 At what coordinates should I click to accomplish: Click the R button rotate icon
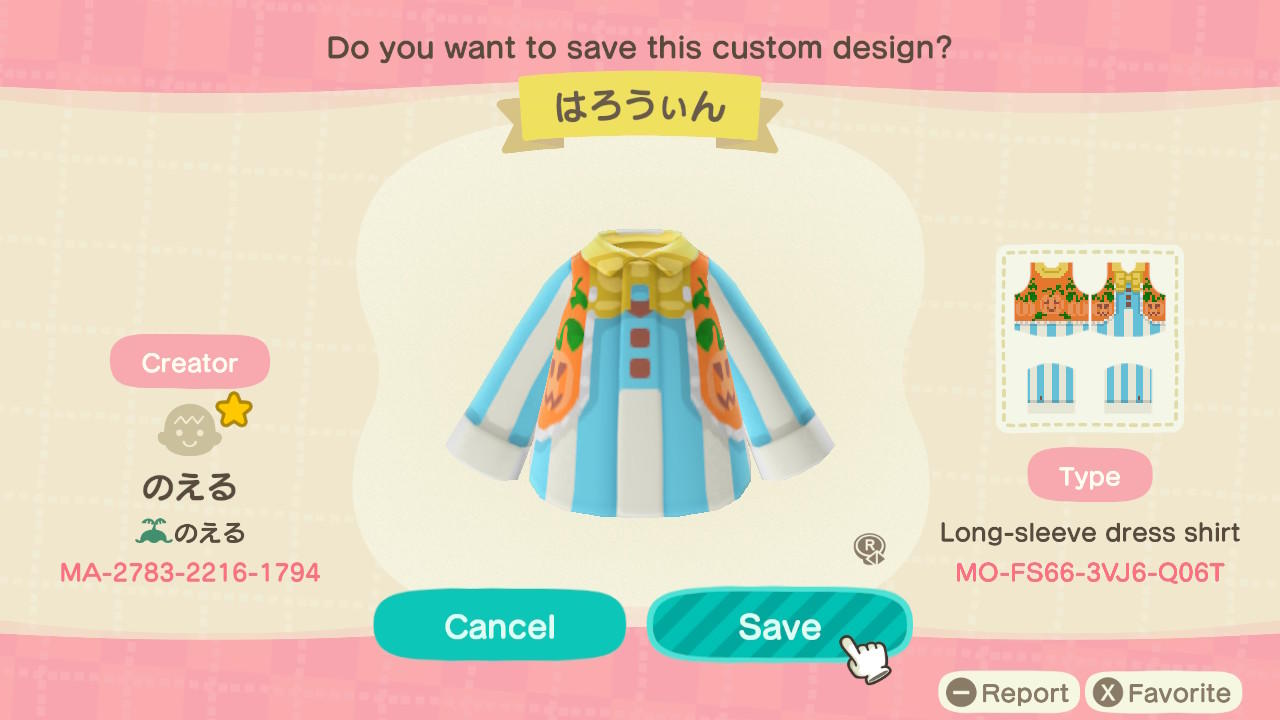tap(869, 549)
